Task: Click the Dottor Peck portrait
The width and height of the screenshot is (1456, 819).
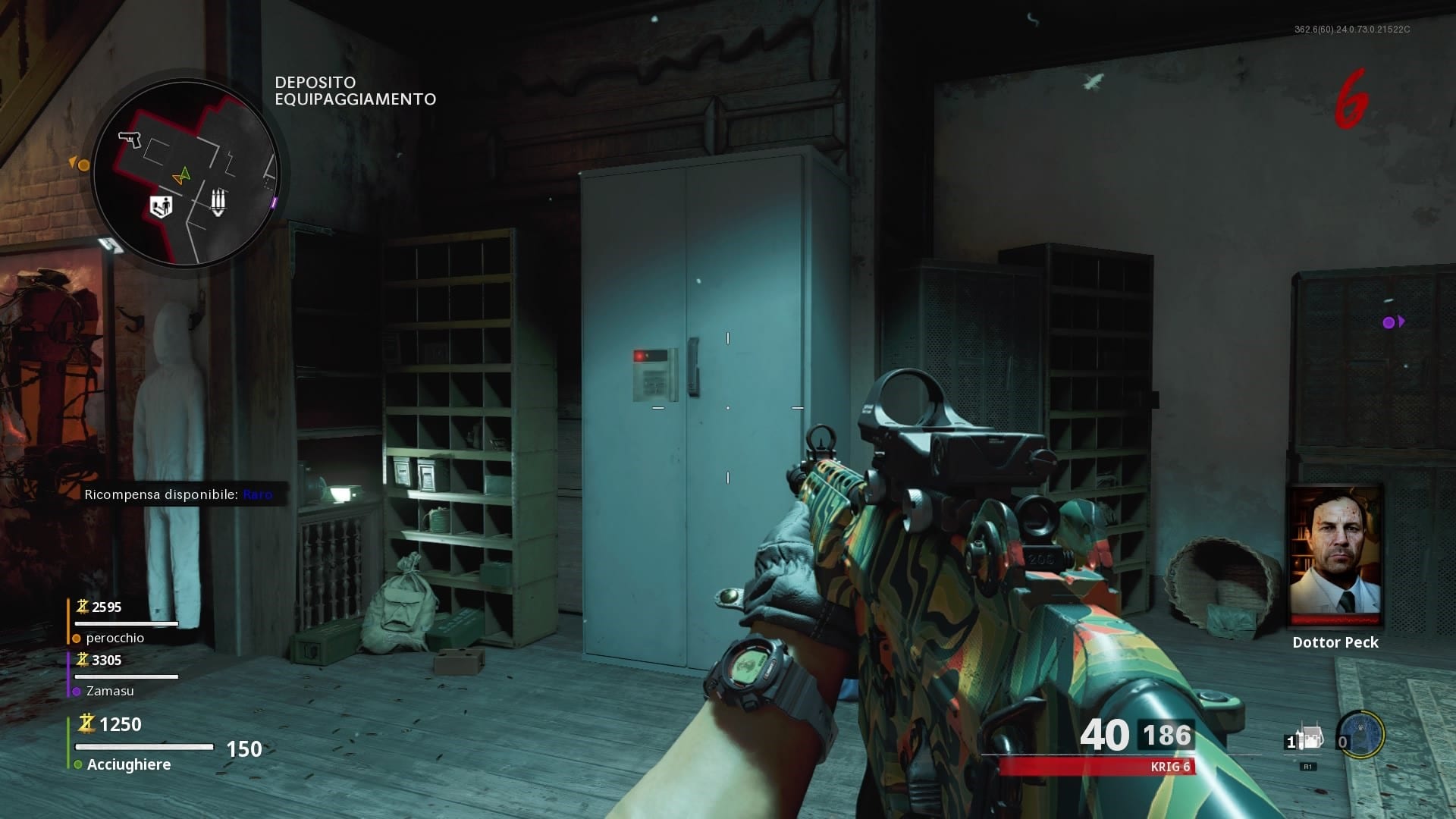Action: pyautogui.click(x=1336, y=552)
